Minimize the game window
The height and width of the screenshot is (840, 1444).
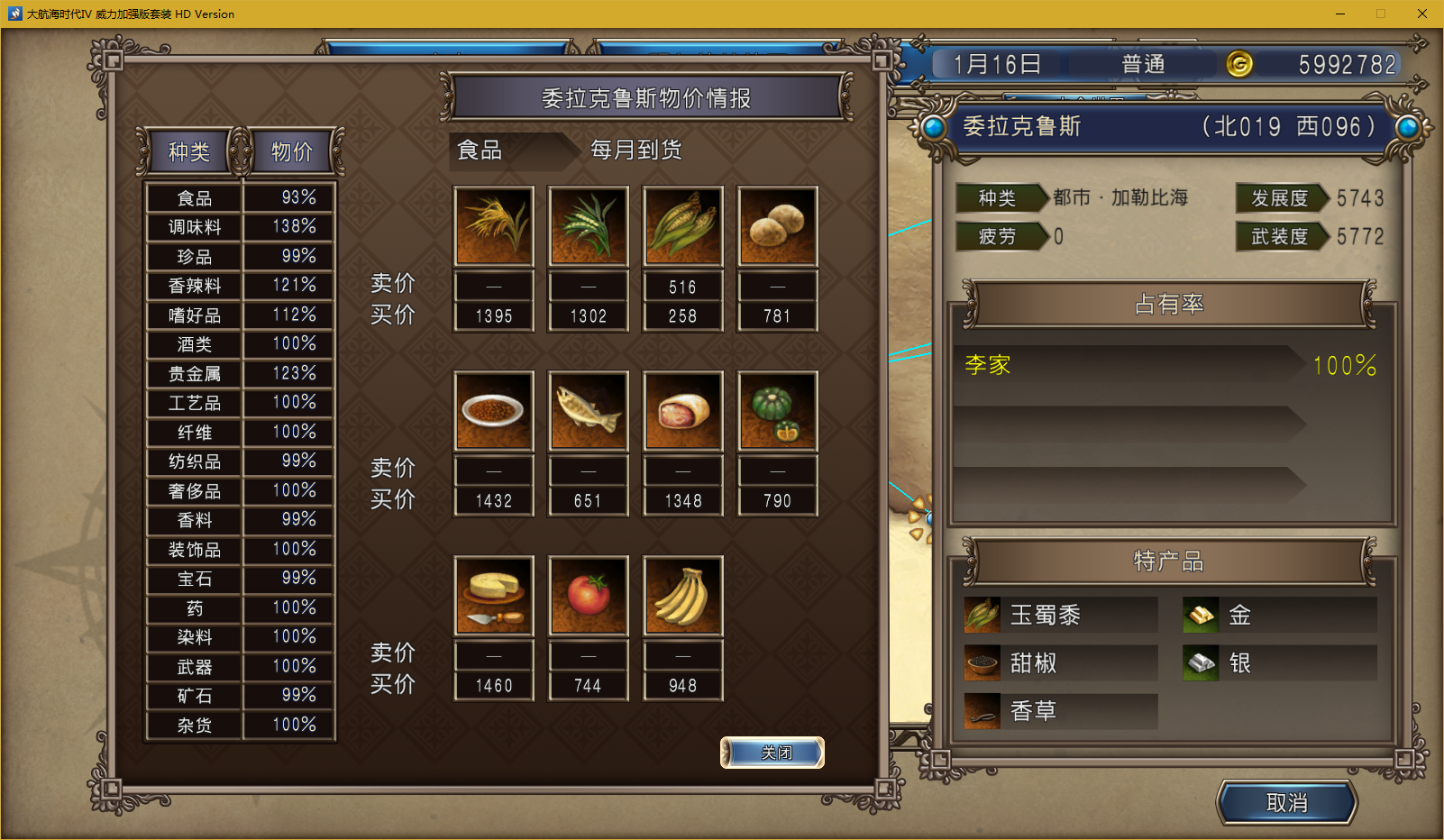[x=1340, y=14]
